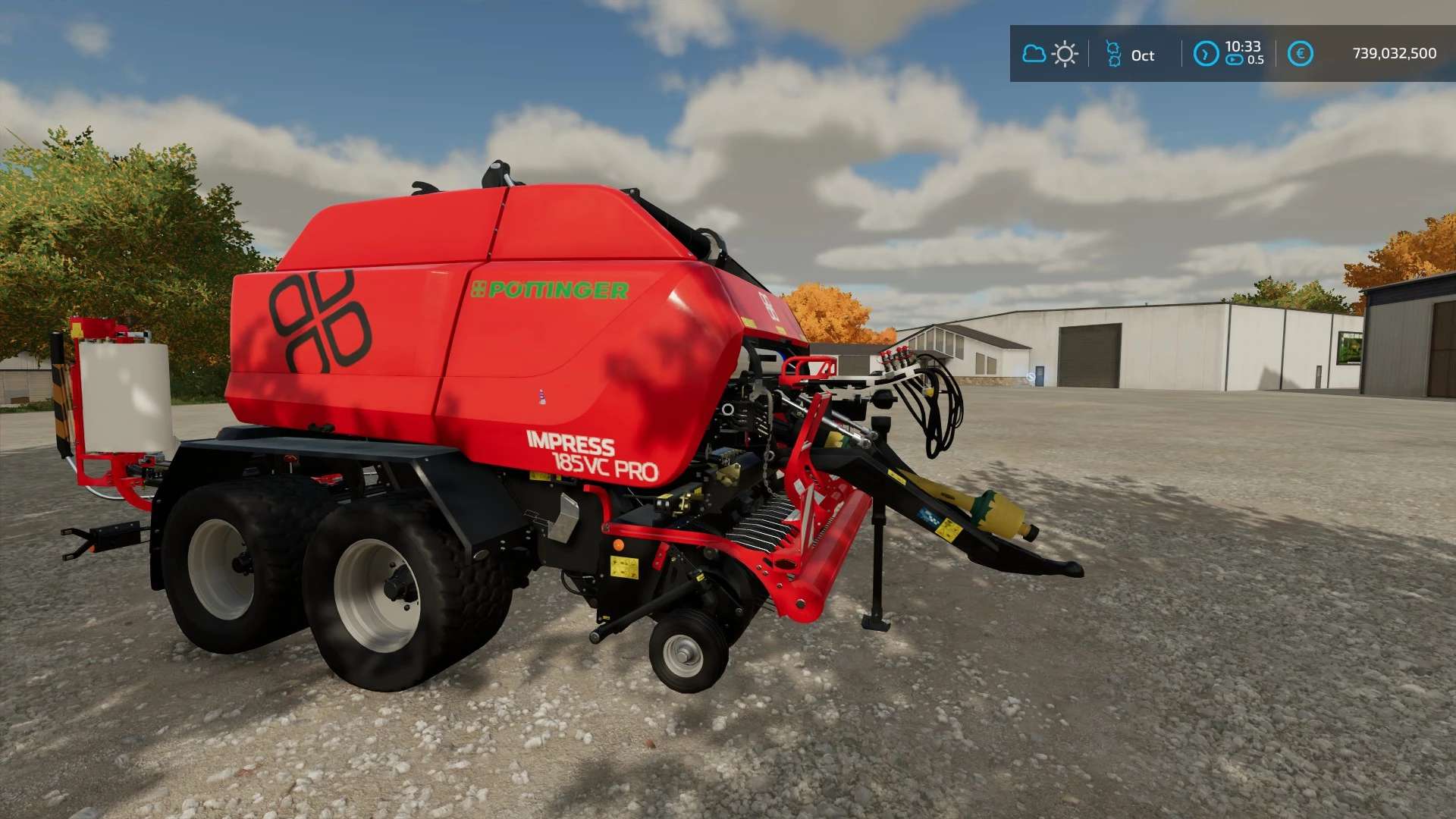Click the cloudy weather forecast icon
Viewport: 1456px width, 819px height.
click(1034, 54)
